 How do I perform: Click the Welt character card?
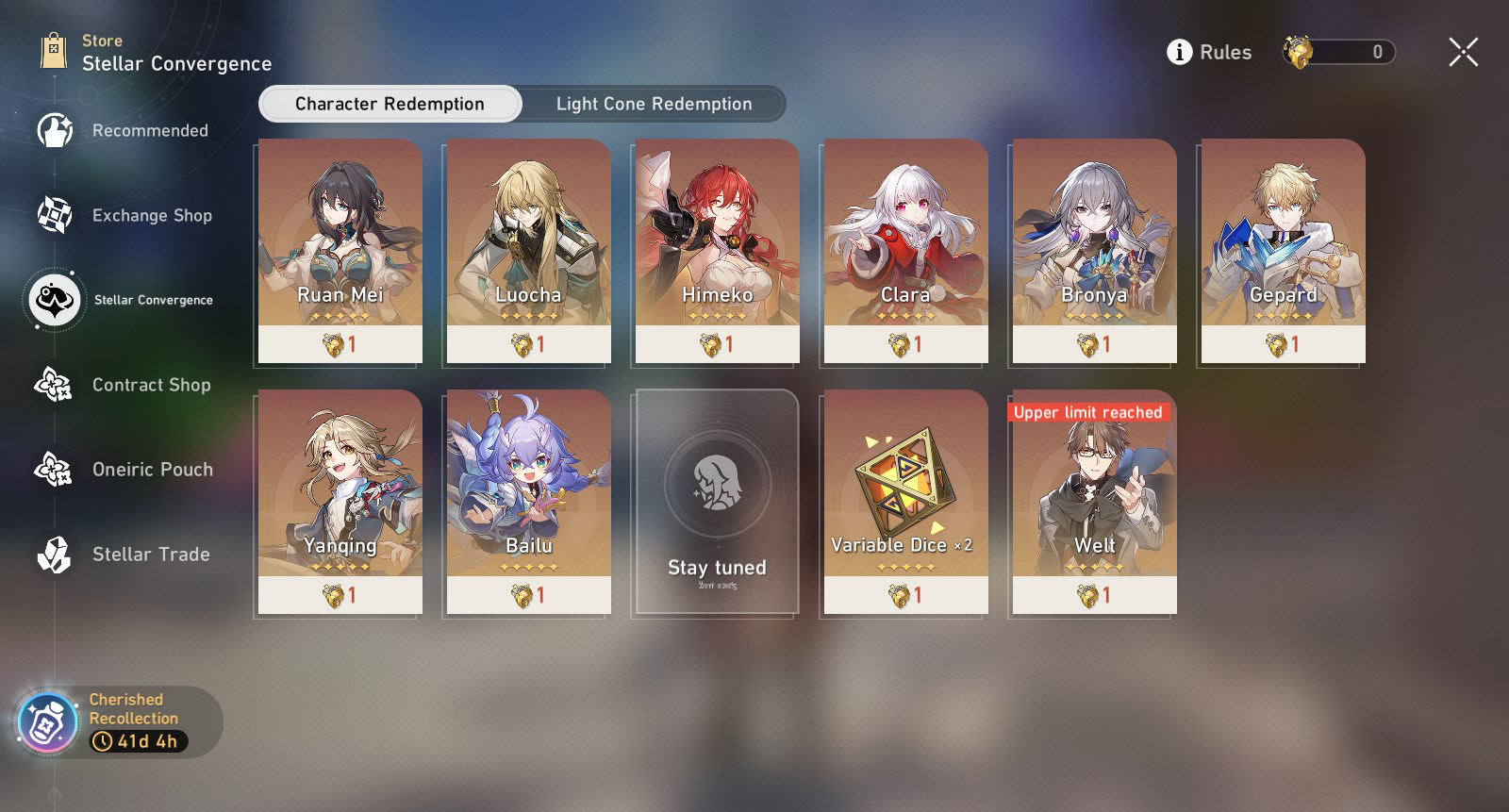point(1094,502)
